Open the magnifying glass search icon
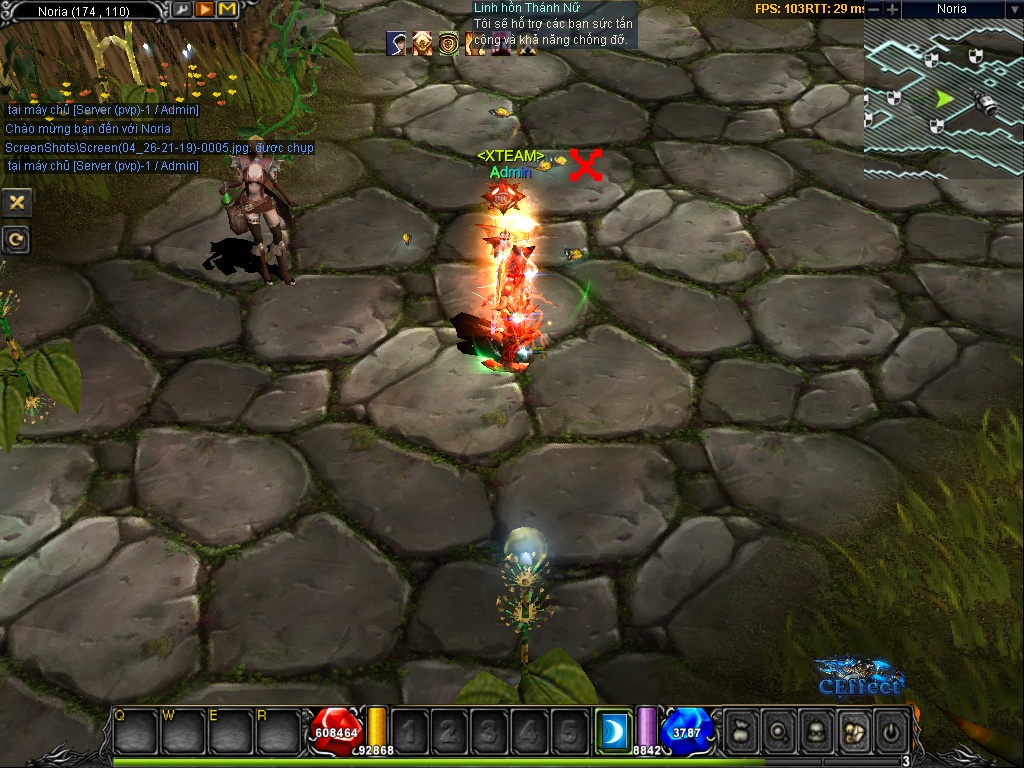This screenshot has height=768, width=1024. pyautogui.click(x=779, y=731)
